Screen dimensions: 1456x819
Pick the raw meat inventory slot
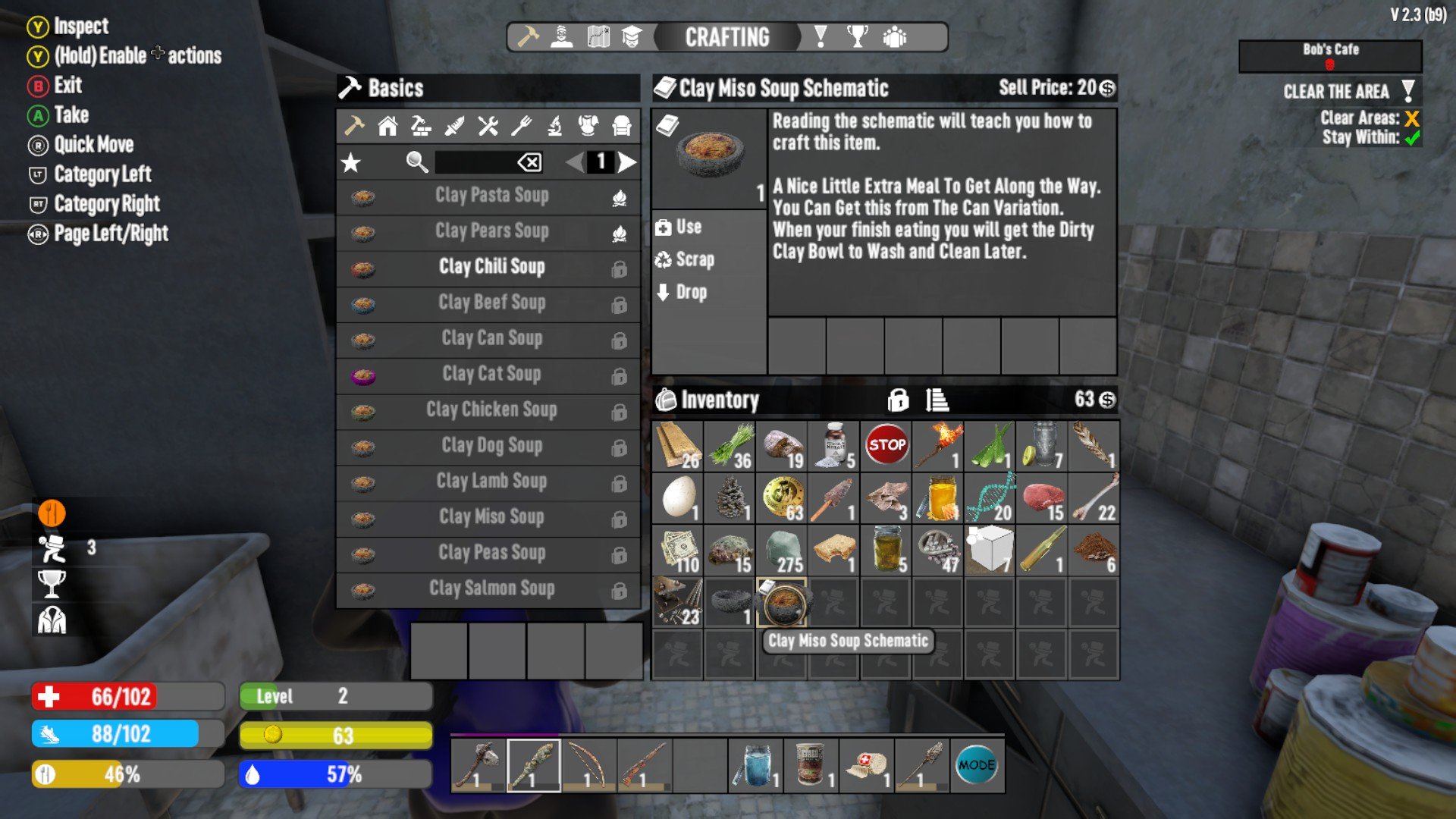click(x=1043, y=498)
